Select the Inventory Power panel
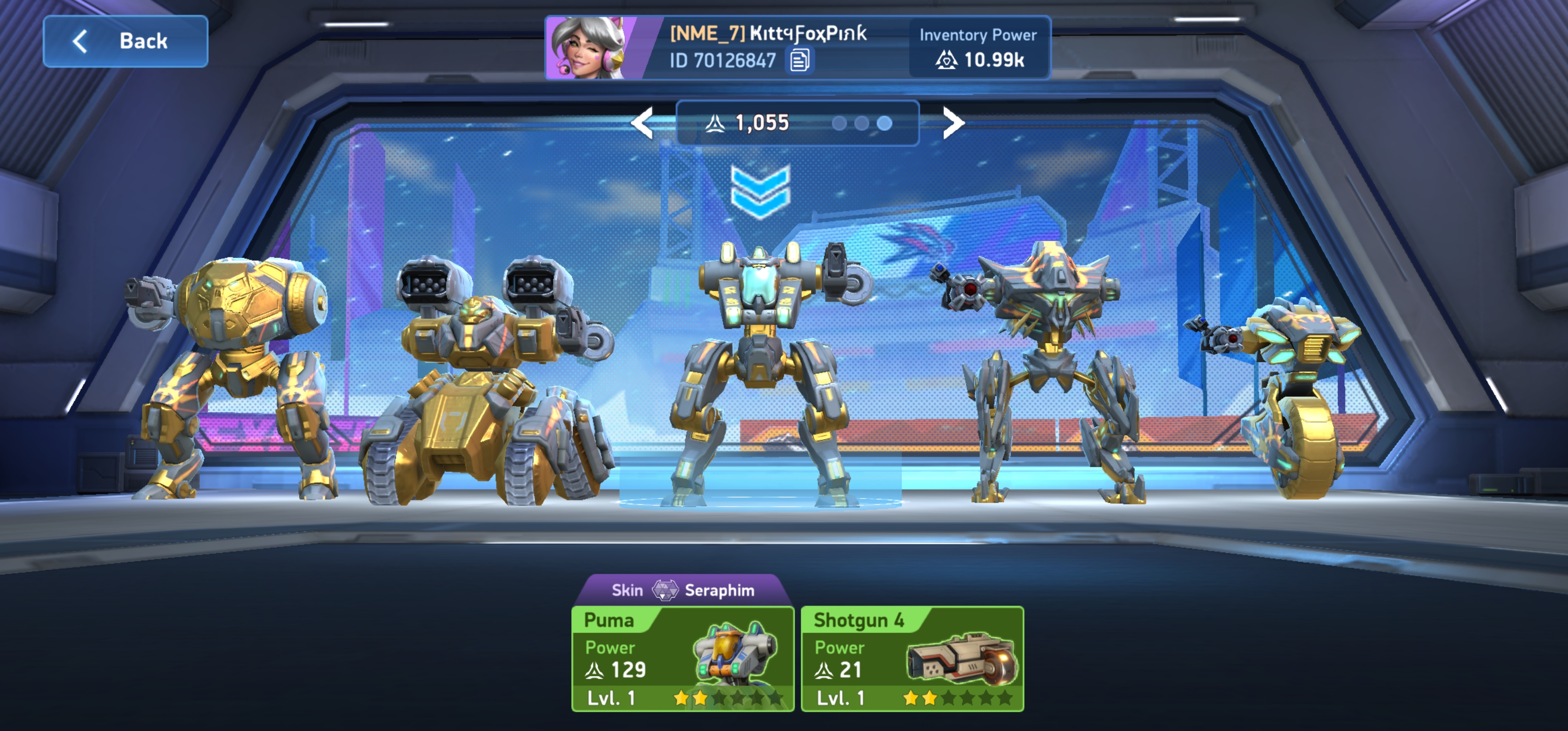The image size is (1568, 731). (978, 48)
